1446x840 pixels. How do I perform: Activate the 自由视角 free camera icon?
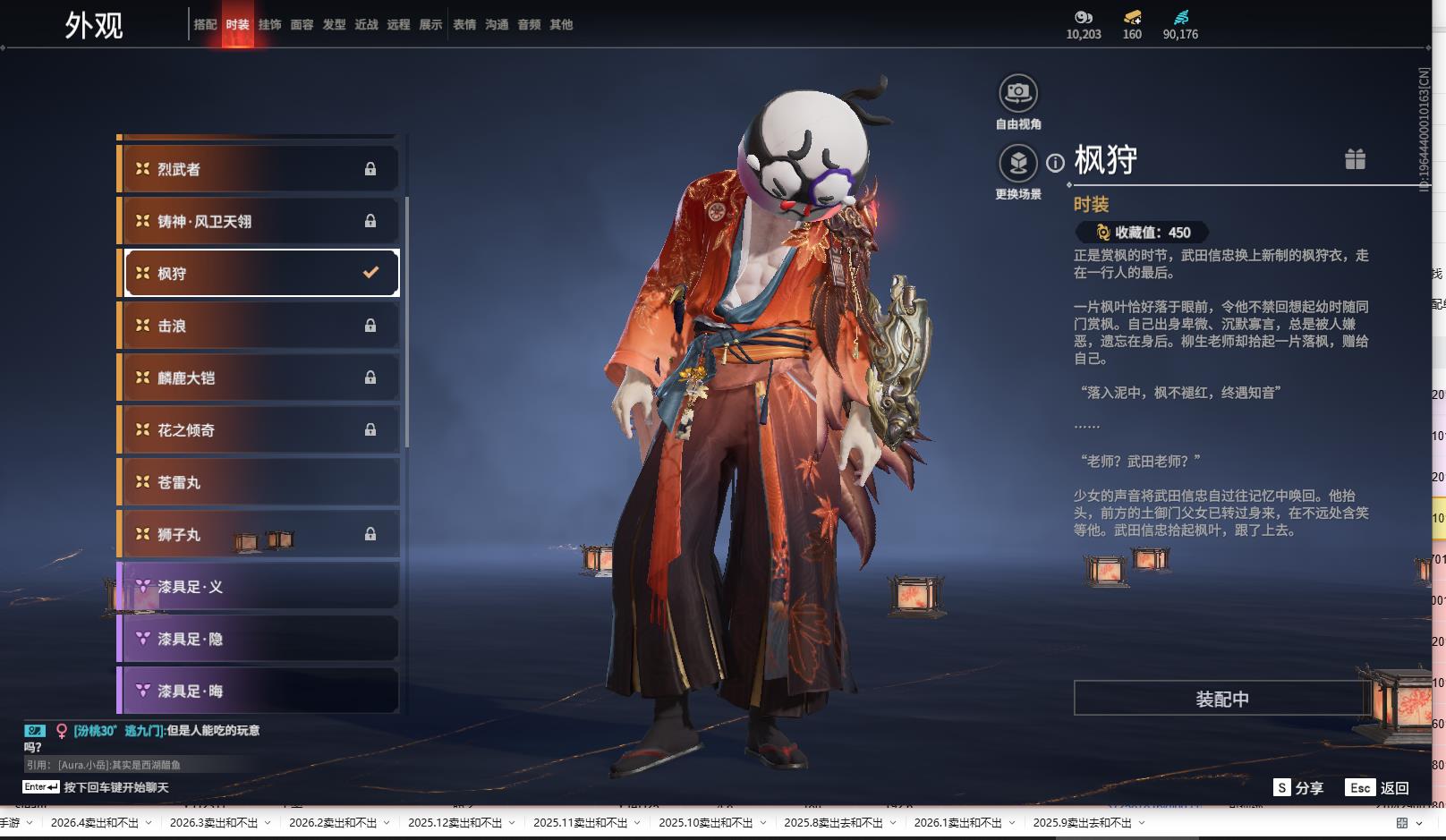tap(1017, 93)
